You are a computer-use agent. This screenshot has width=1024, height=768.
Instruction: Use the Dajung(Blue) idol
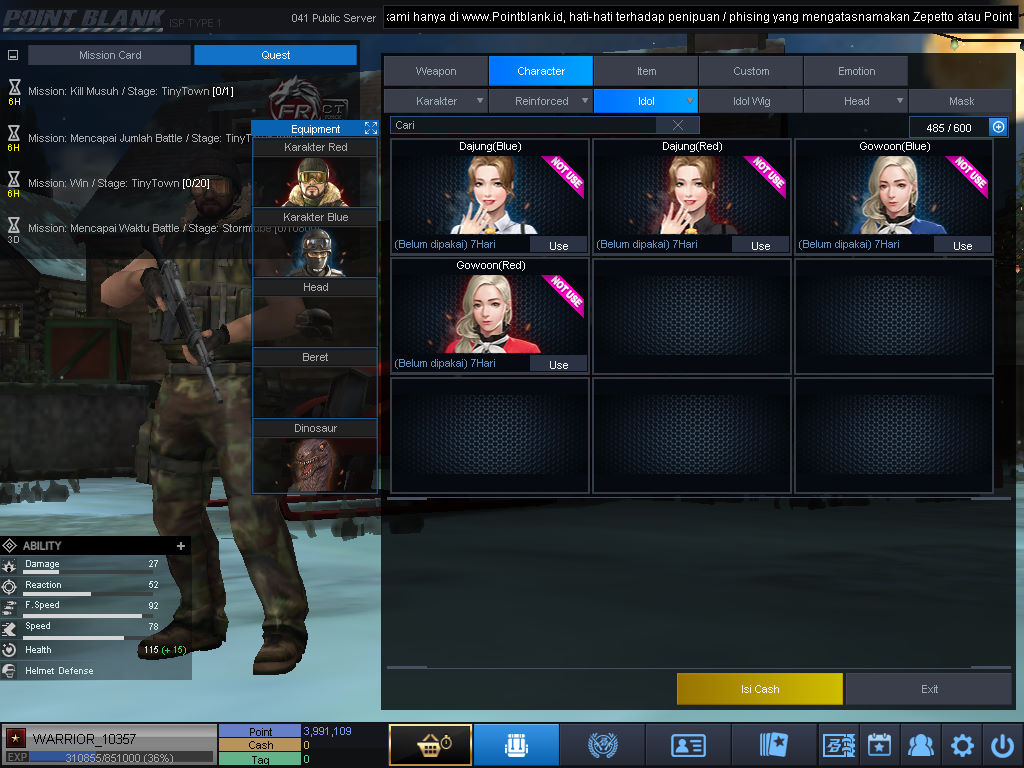[x=558, y=246]
